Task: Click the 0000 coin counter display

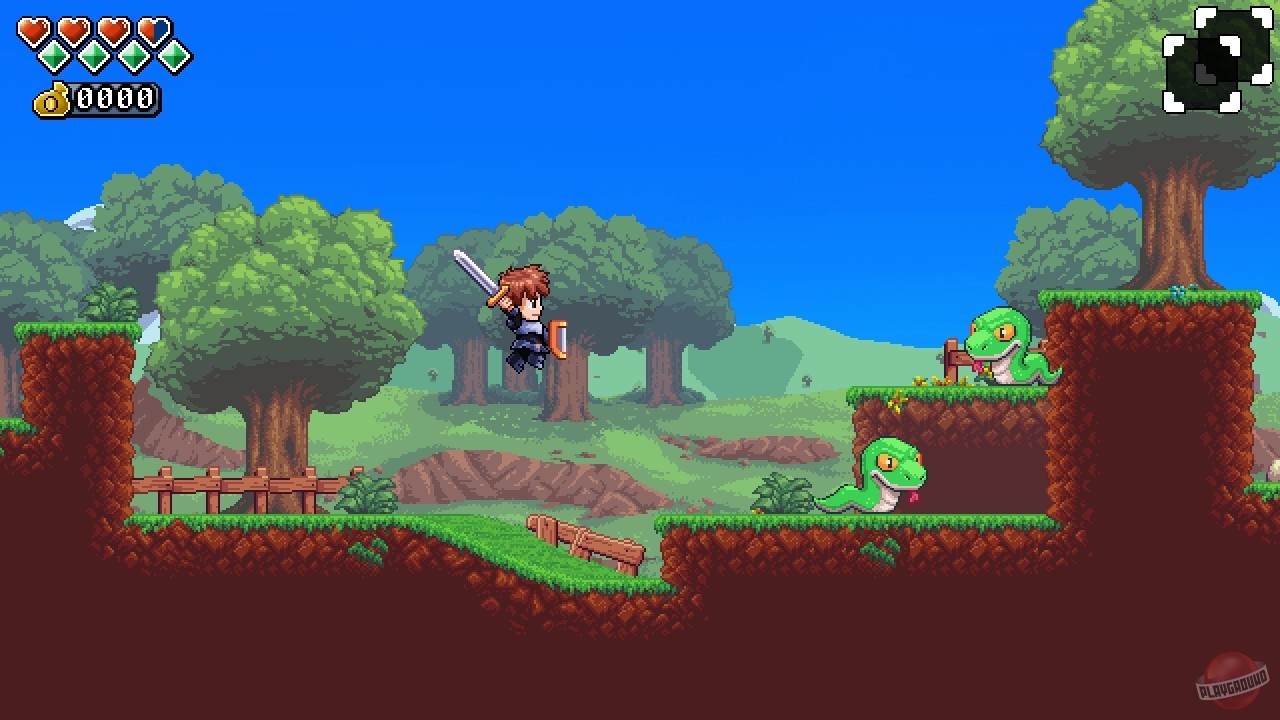Action: pos(115,98)
